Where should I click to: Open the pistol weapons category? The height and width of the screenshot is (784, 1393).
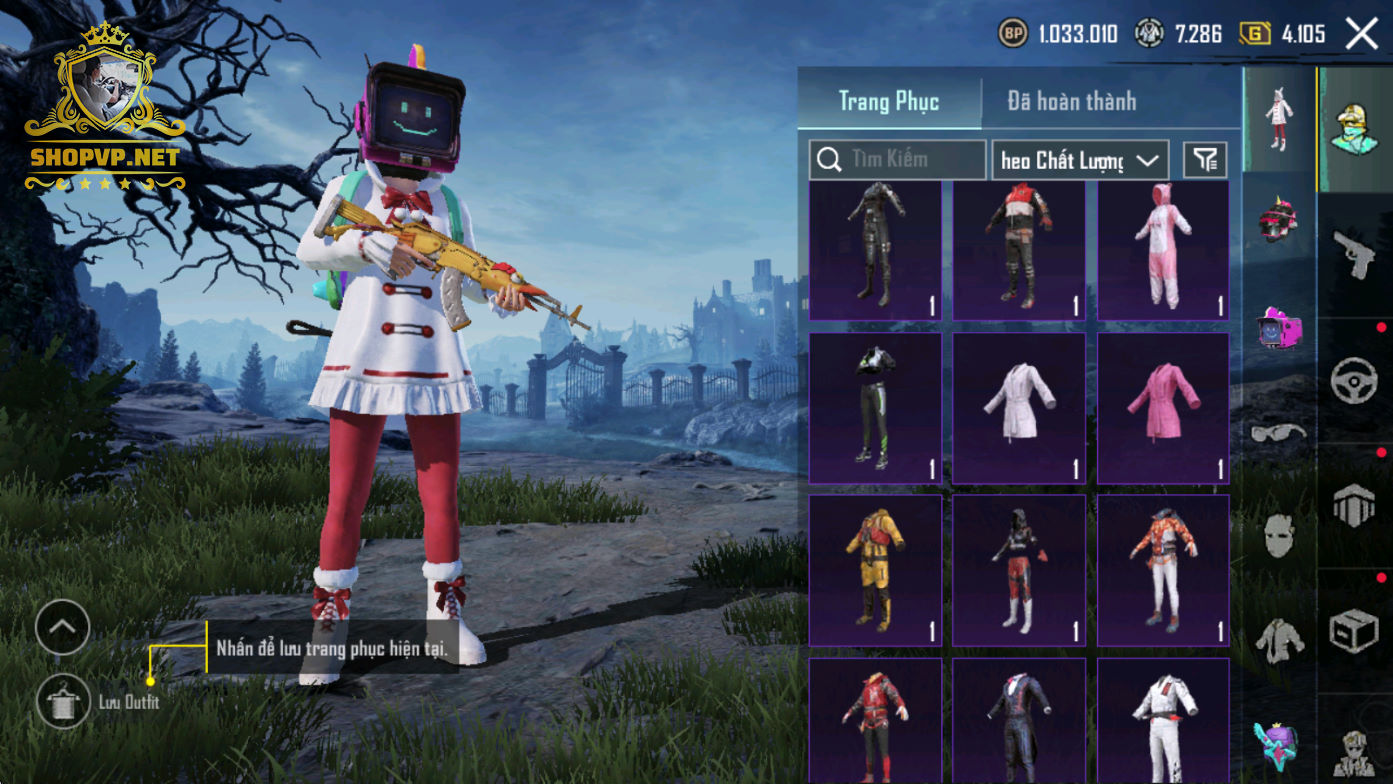(x=1355, y=255)
